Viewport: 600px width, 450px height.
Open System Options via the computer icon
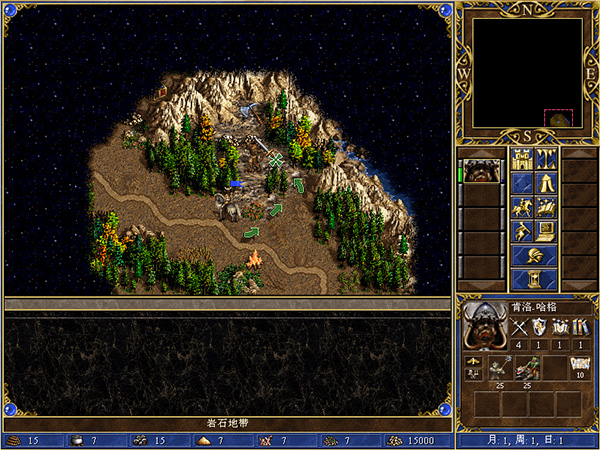coord(546,231)
